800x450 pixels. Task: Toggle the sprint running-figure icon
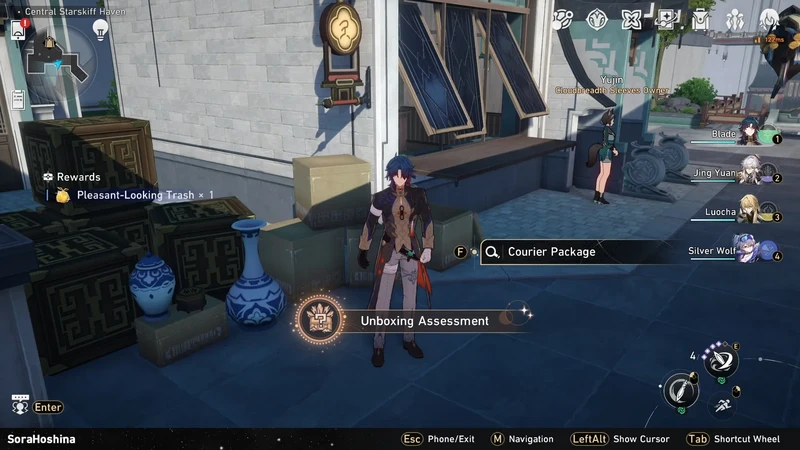click(722, 405)
